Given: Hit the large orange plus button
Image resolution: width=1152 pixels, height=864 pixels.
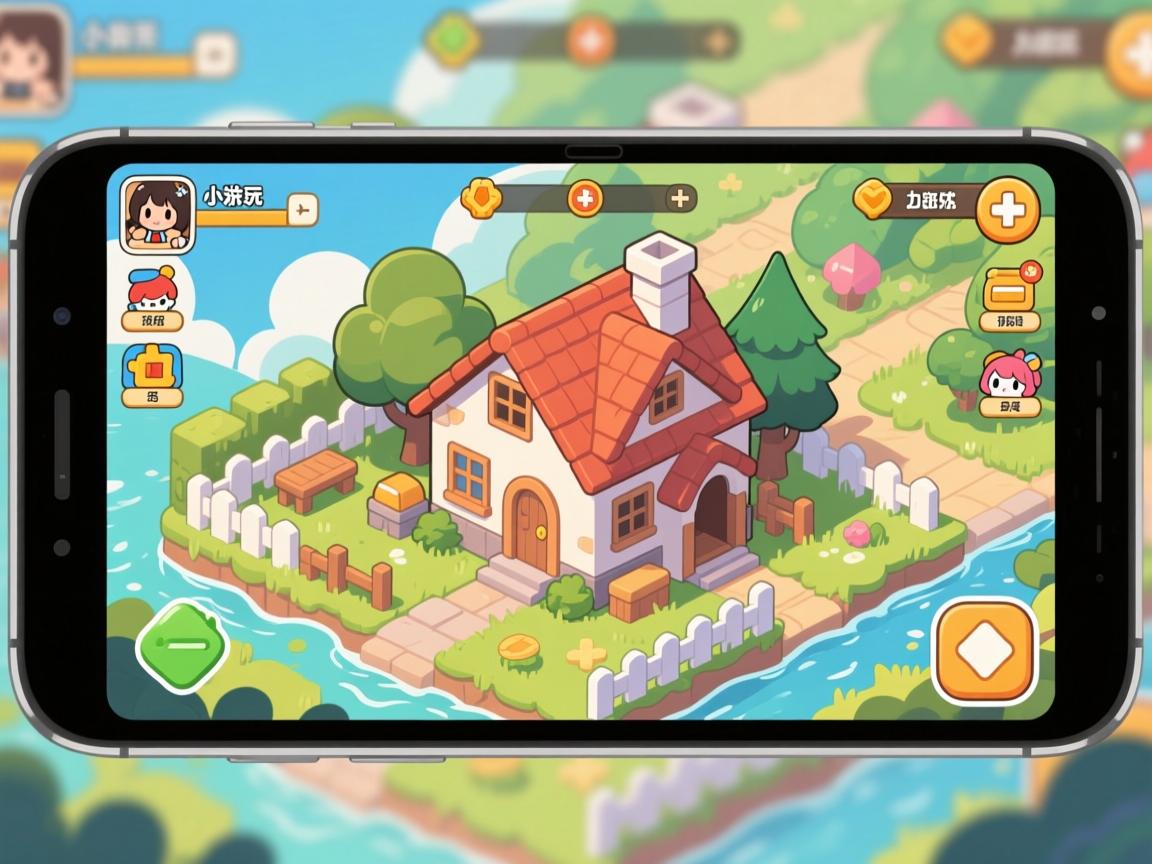Looking at the screenshot, I should (1007, 210).
